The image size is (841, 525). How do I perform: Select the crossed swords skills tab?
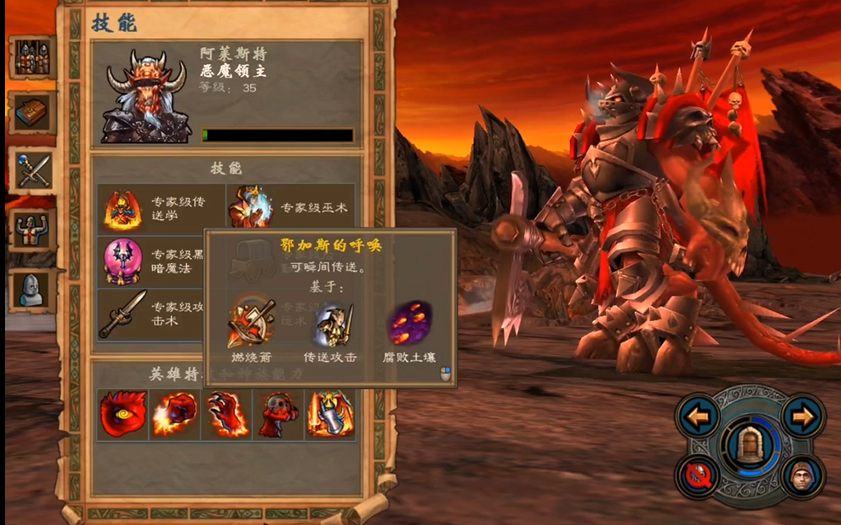tap(32, 171)
